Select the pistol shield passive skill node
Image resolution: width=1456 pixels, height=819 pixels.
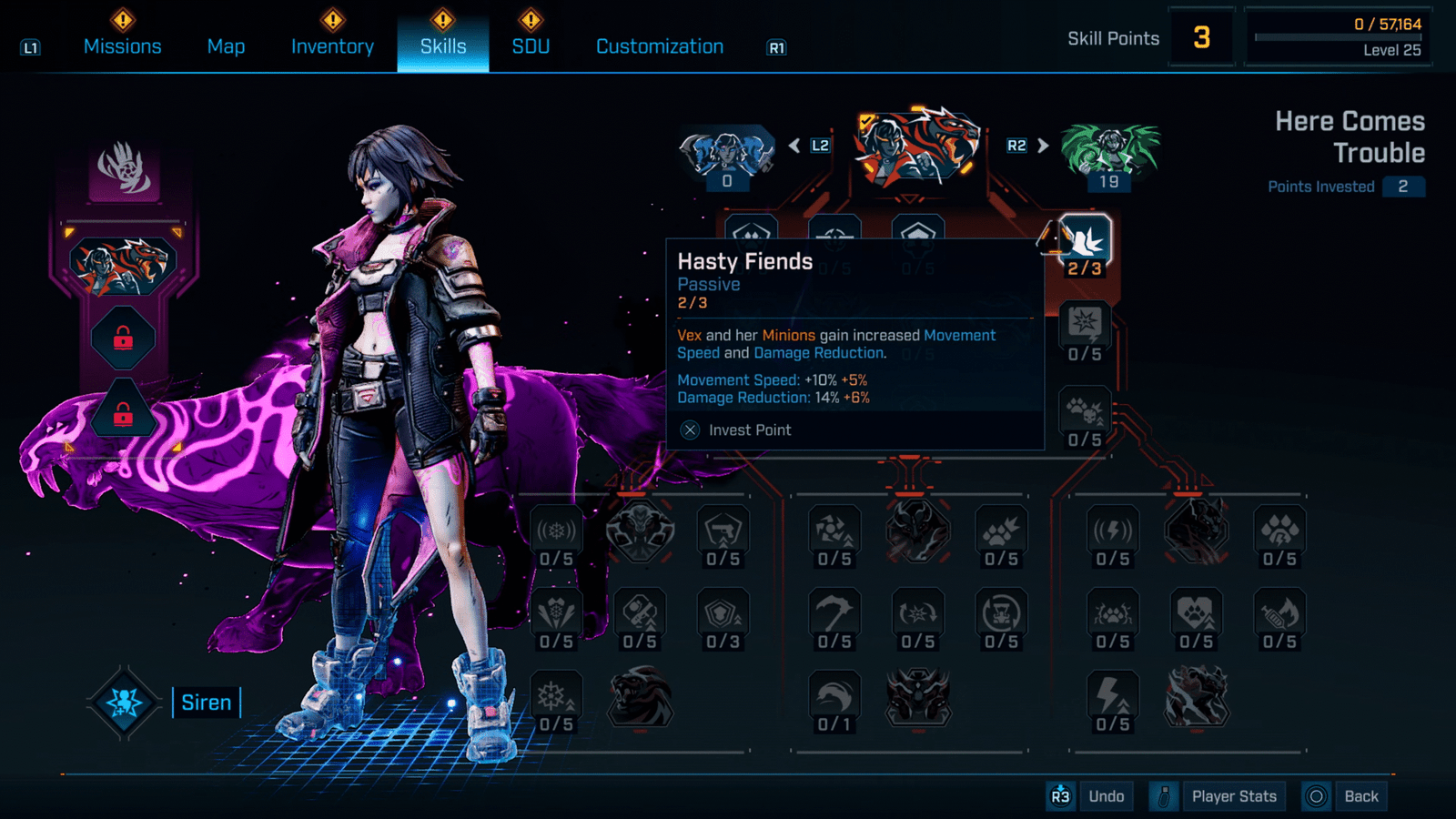[723, 531]
